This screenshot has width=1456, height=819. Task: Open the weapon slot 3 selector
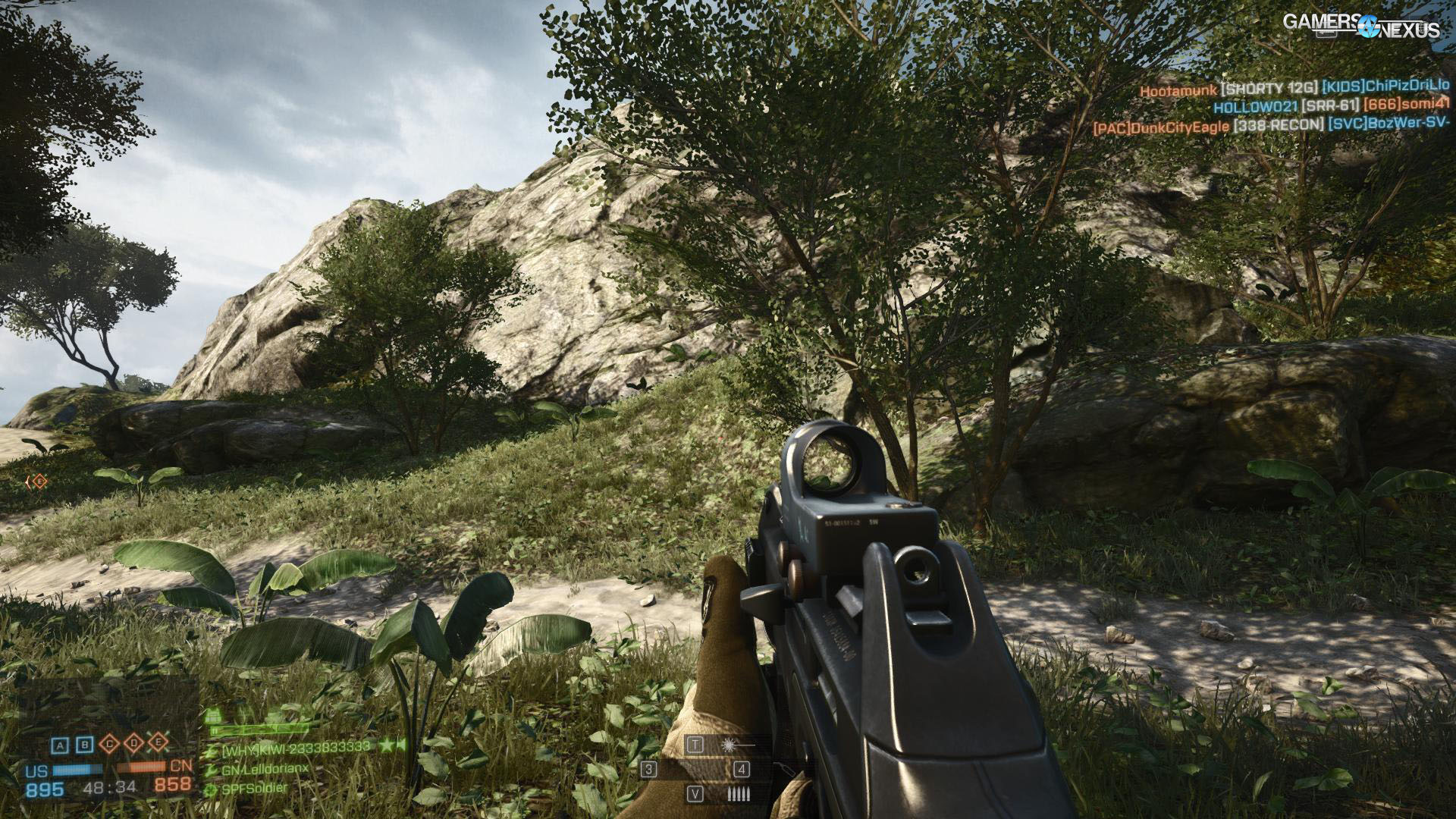pyautogui.click(x=648, y=770)
